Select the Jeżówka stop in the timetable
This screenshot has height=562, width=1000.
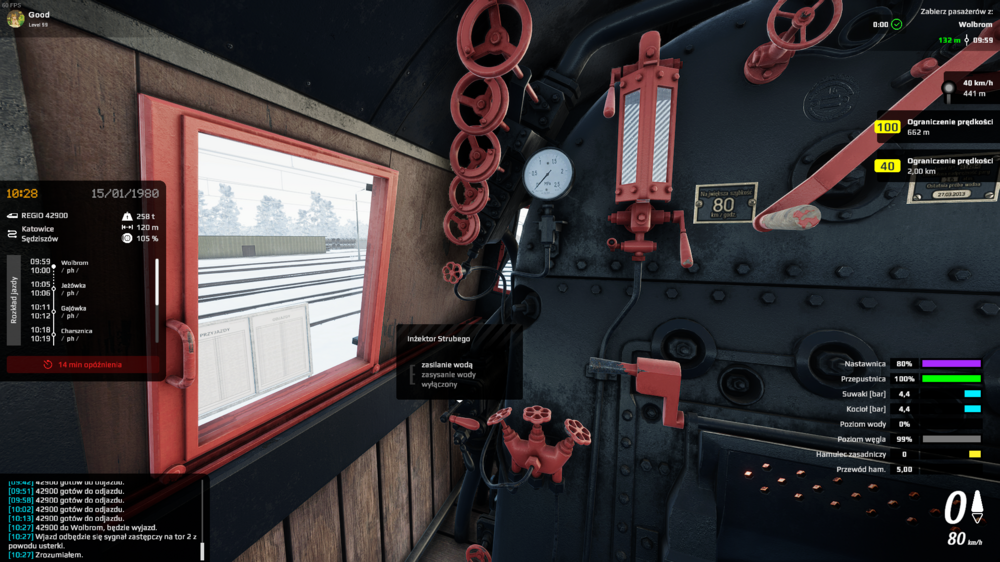pyautogui.click(x=74, y=288)
